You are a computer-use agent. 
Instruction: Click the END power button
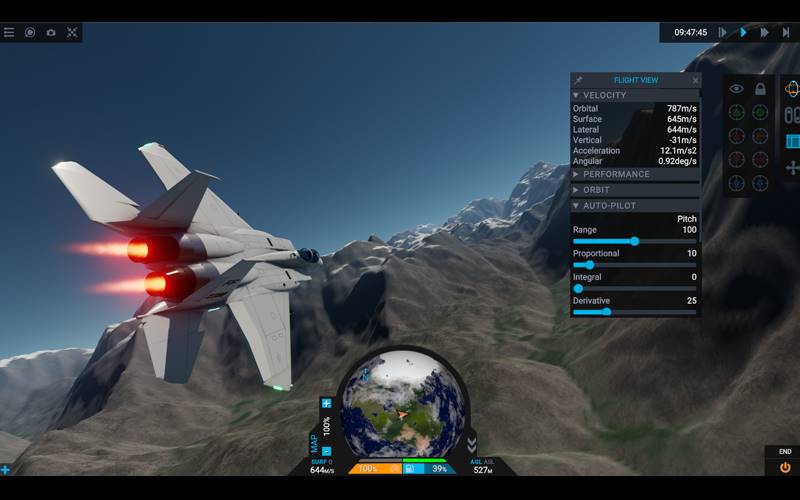click(x=785, y=466)
